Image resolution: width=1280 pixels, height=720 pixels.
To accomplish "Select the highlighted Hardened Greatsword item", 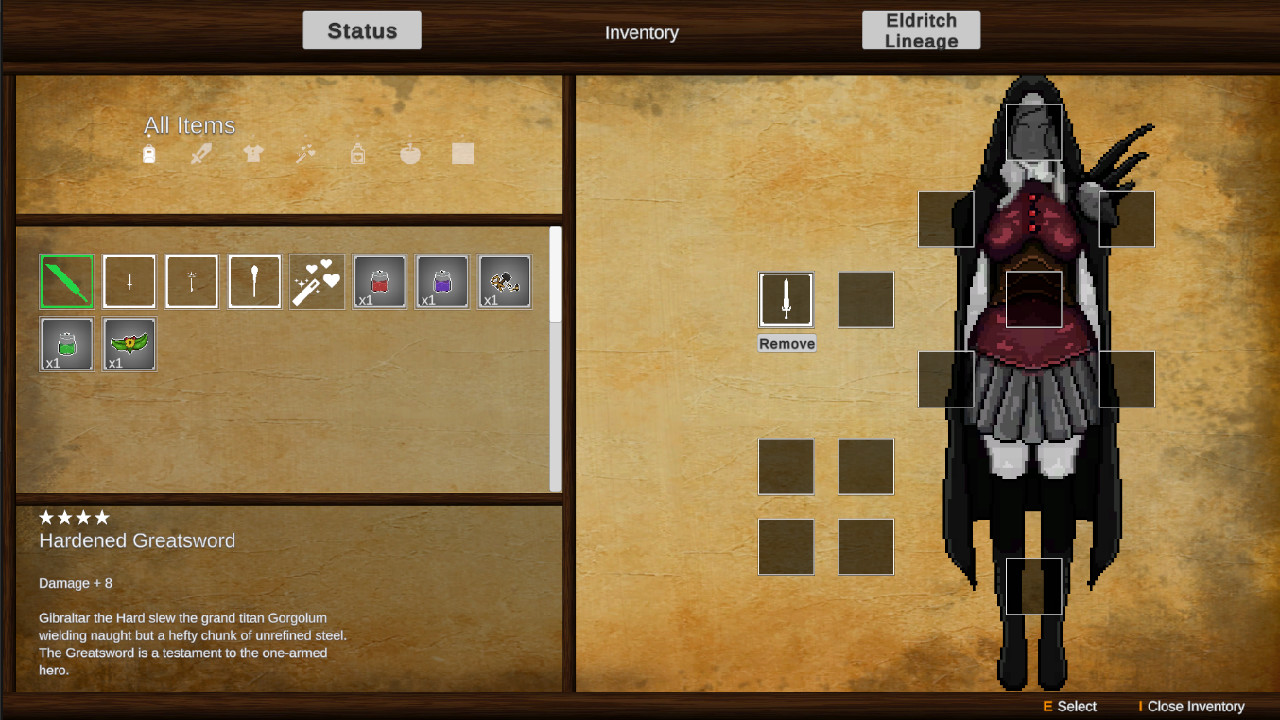I will click(66, 281).
